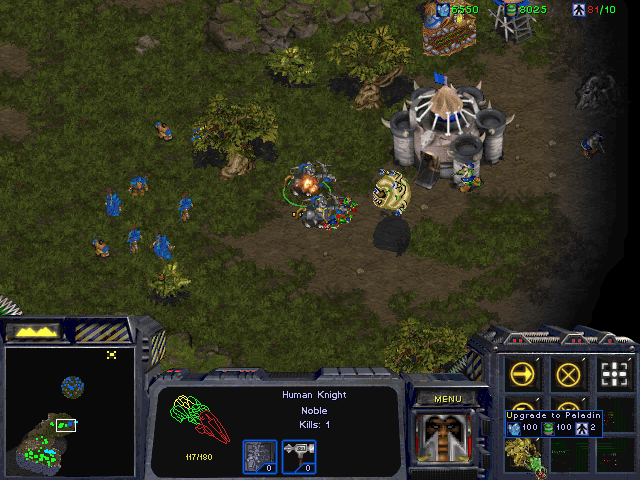Inspect the weapon upgrade icon
Screen dimensions: 640x480
click(x=299, y=456)
